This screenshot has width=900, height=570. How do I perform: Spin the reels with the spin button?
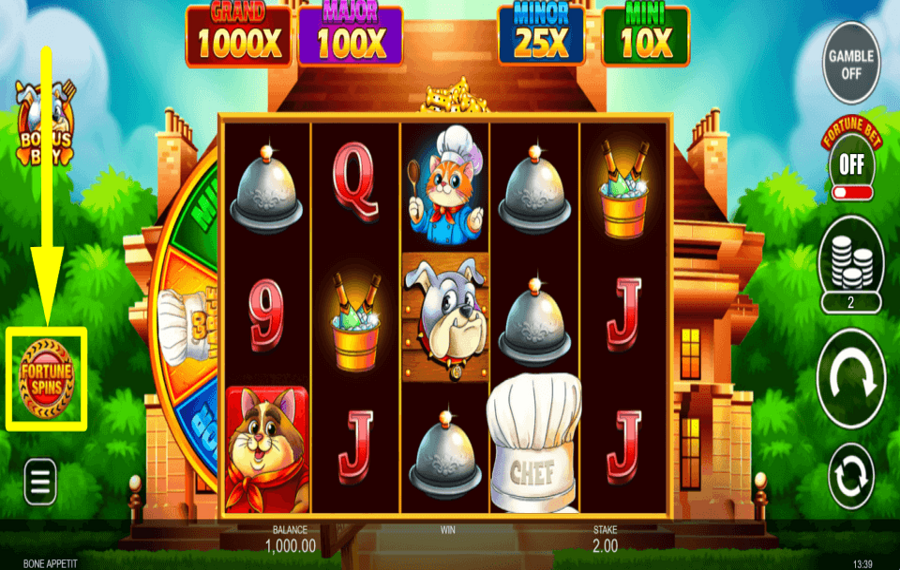851,377
